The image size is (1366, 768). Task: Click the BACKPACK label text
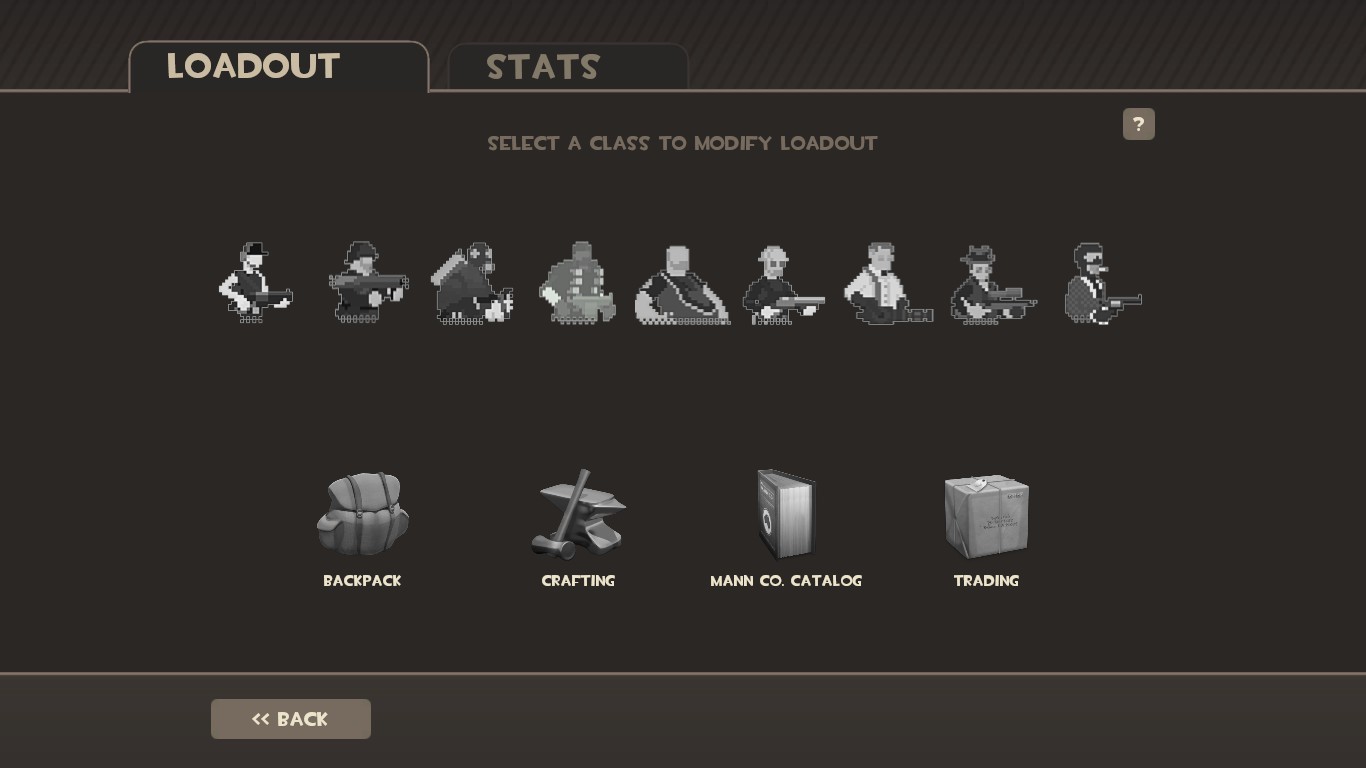pyautogui.click(x=362, y=581)
